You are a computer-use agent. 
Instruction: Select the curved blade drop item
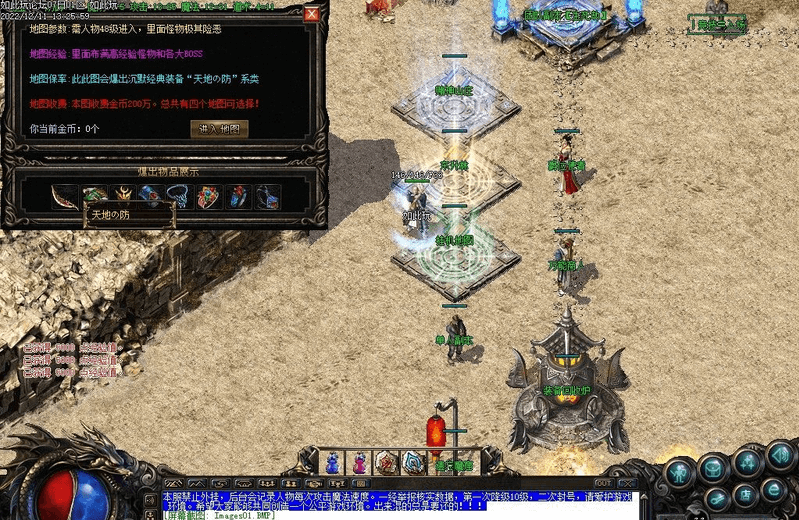point(65,196)
